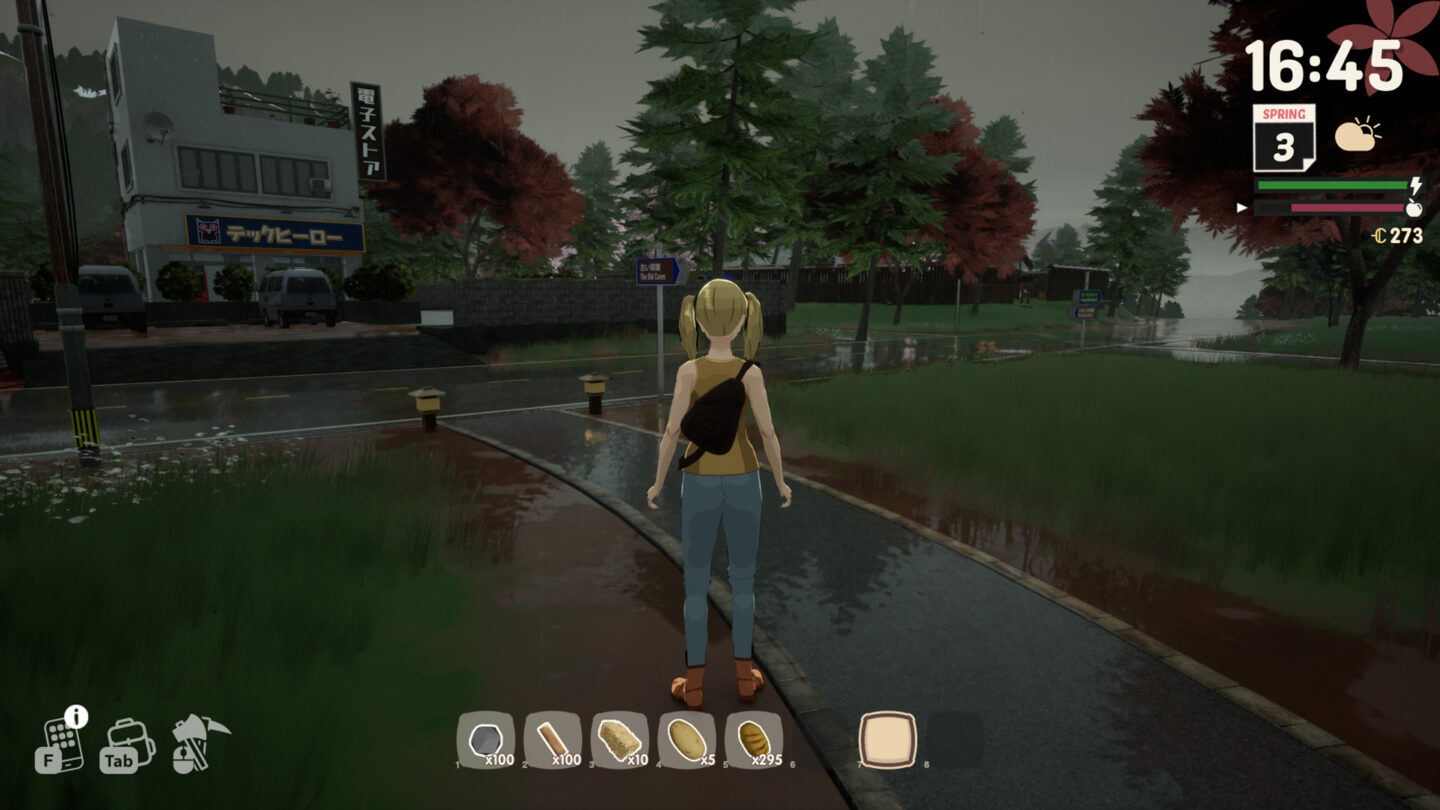Click the white arrow beside the hunger bar
The image size is (1440, 810).
[x=1240, y=208]
